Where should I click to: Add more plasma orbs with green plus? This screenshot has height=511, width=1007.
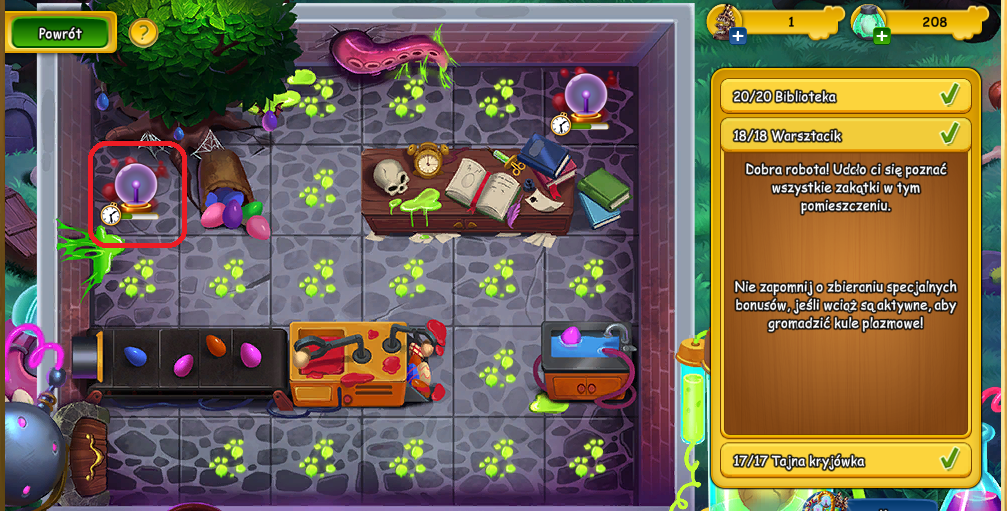coord(881,37)
